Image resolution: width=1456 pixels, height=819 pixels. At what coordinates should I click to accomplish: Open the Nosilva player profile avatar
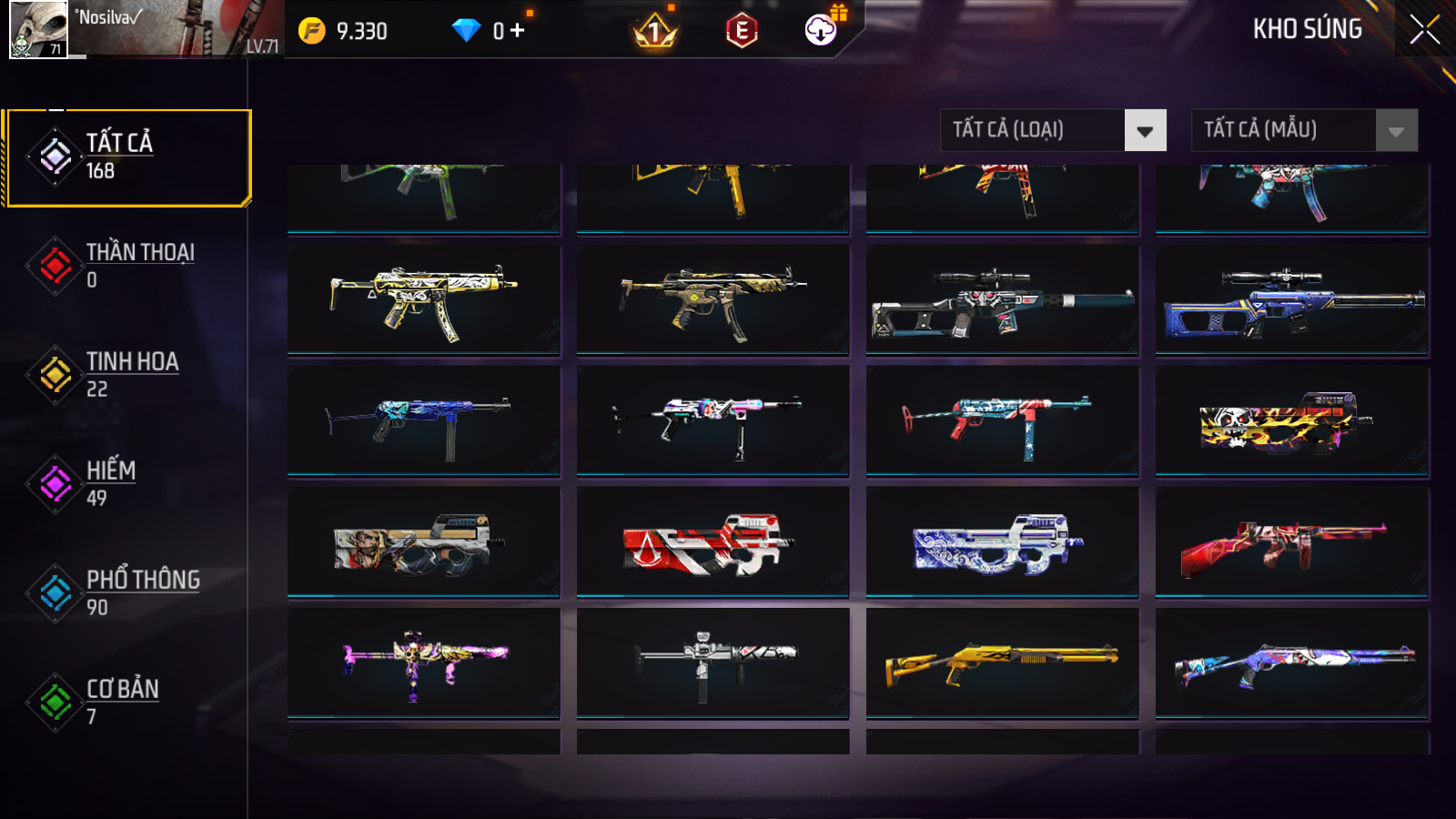38,29
